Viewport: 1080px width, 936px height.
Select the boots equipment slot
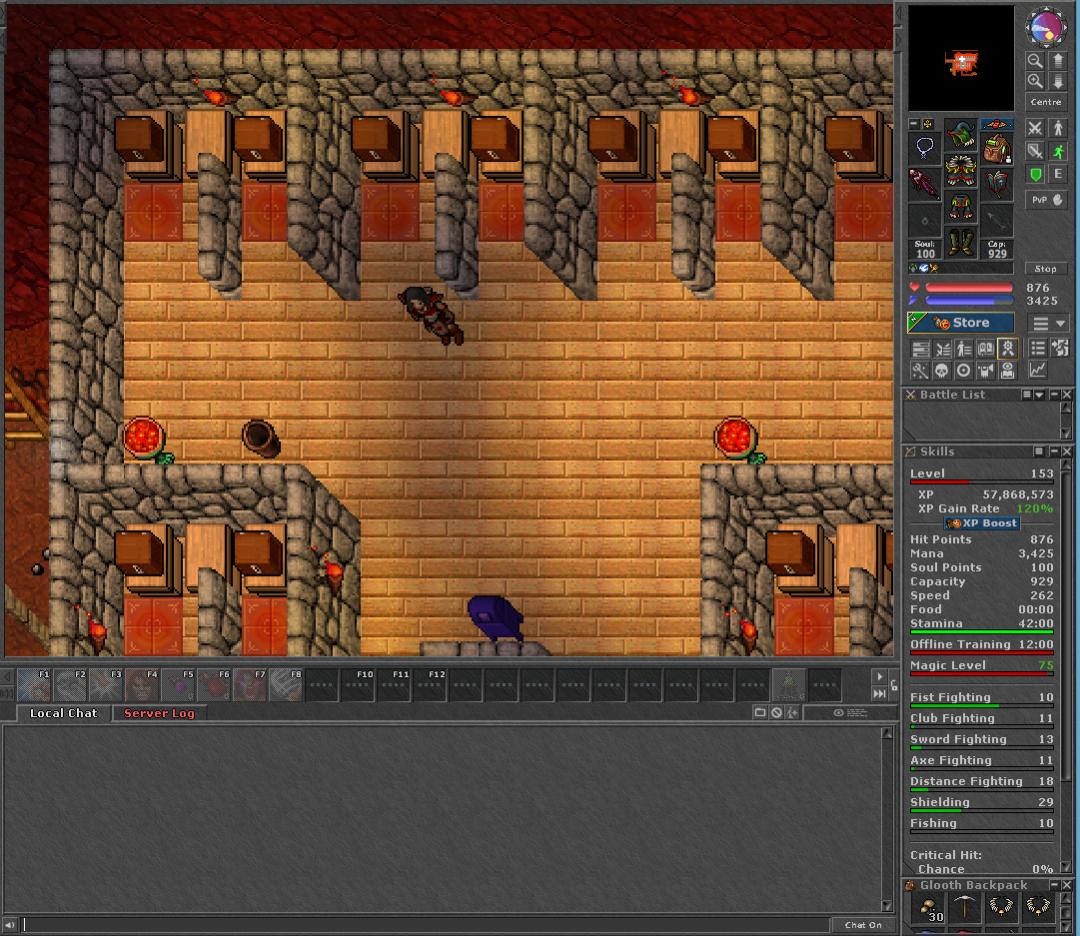point(961,241)
